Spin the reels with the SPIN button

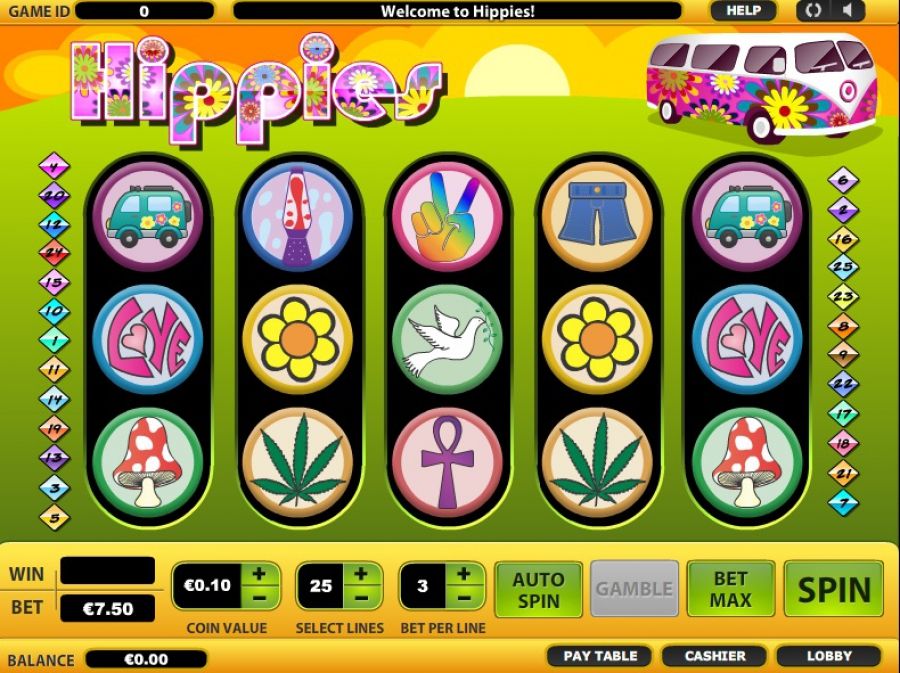point(834,589)
